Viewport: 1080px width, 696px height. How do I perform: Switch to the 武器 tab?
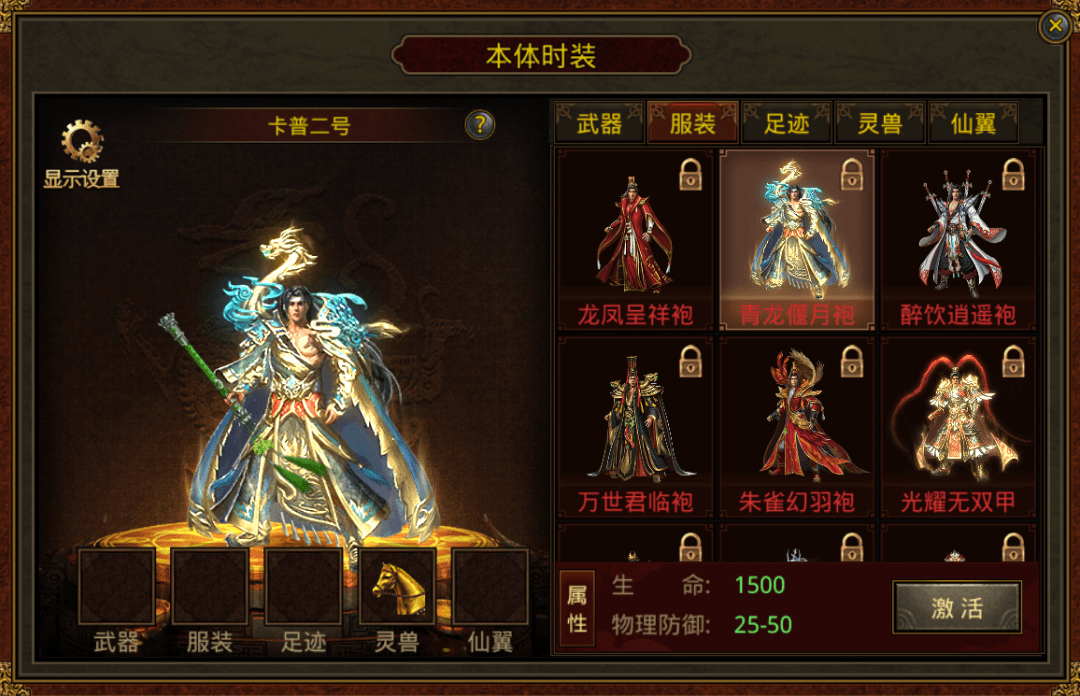click(599, 124)
